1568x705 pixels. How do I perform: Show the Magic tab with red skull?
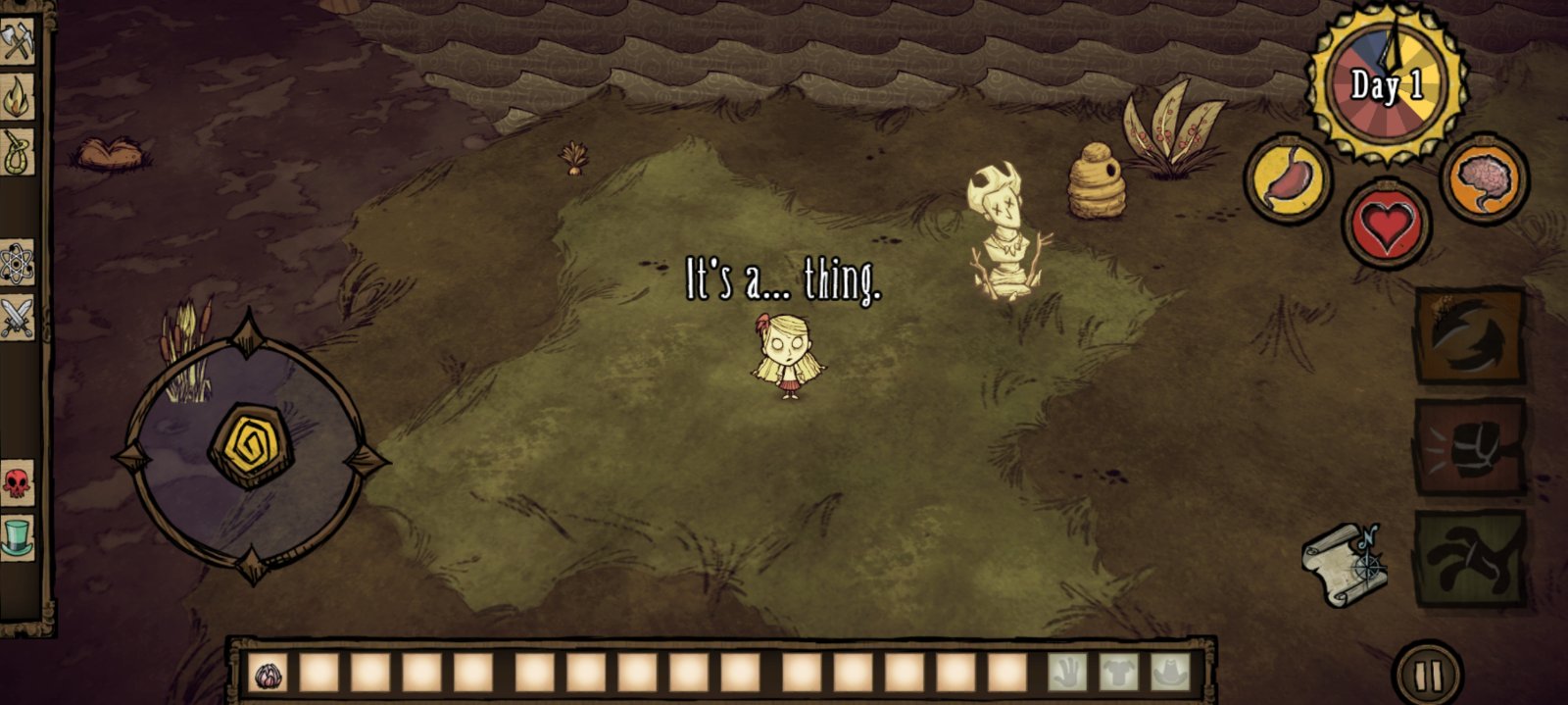click(x=17, y=482)
